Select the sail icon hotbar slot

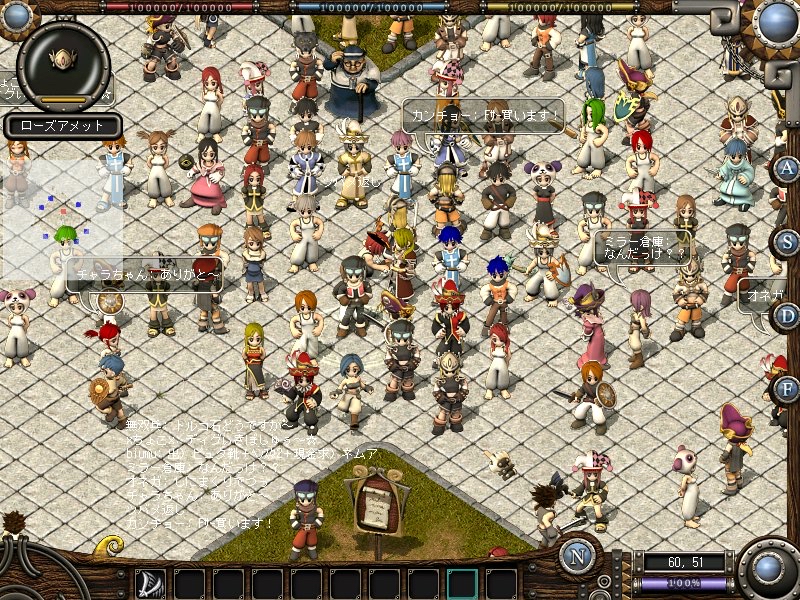click(150, 583)
